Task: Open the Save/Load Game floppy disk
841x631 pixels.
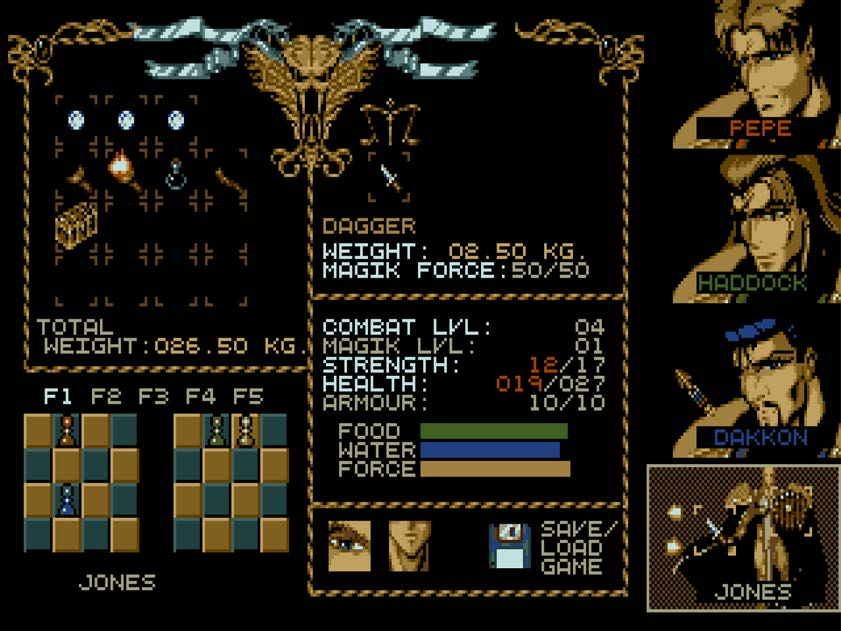Action: [509, 546]
